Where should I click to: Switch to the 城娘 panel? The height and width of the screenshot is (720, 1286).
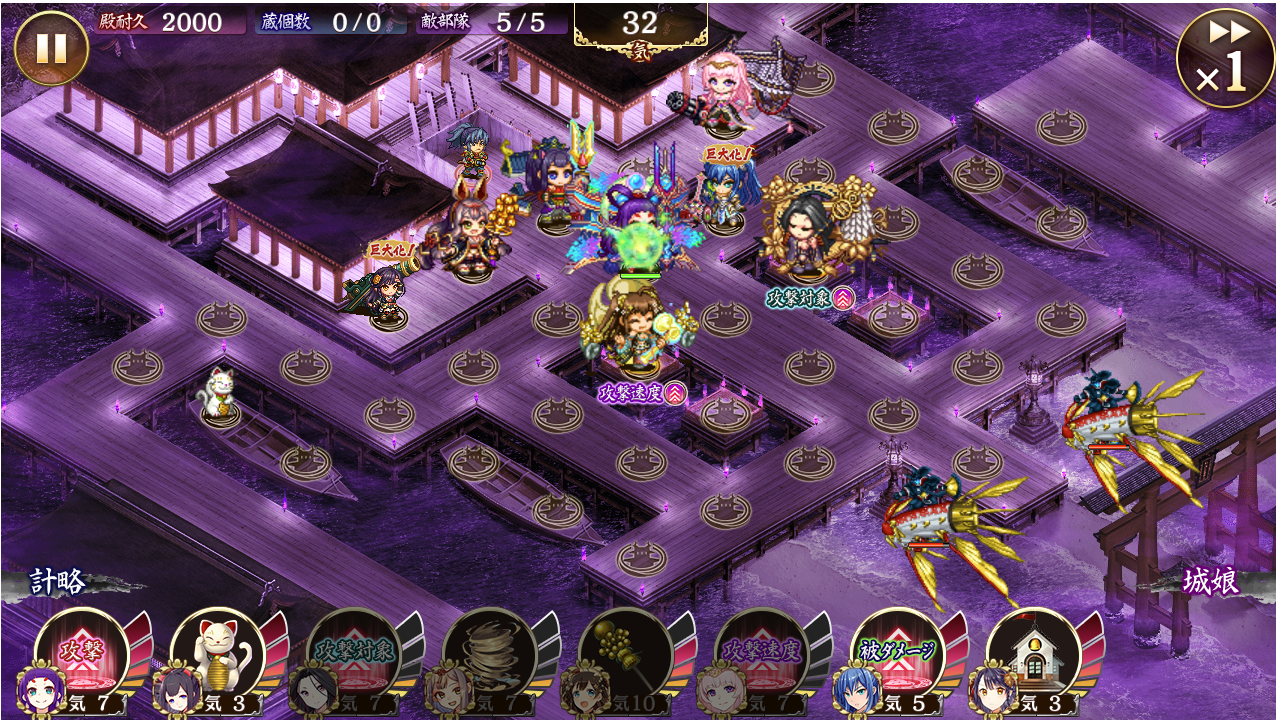pos(1211,581)
